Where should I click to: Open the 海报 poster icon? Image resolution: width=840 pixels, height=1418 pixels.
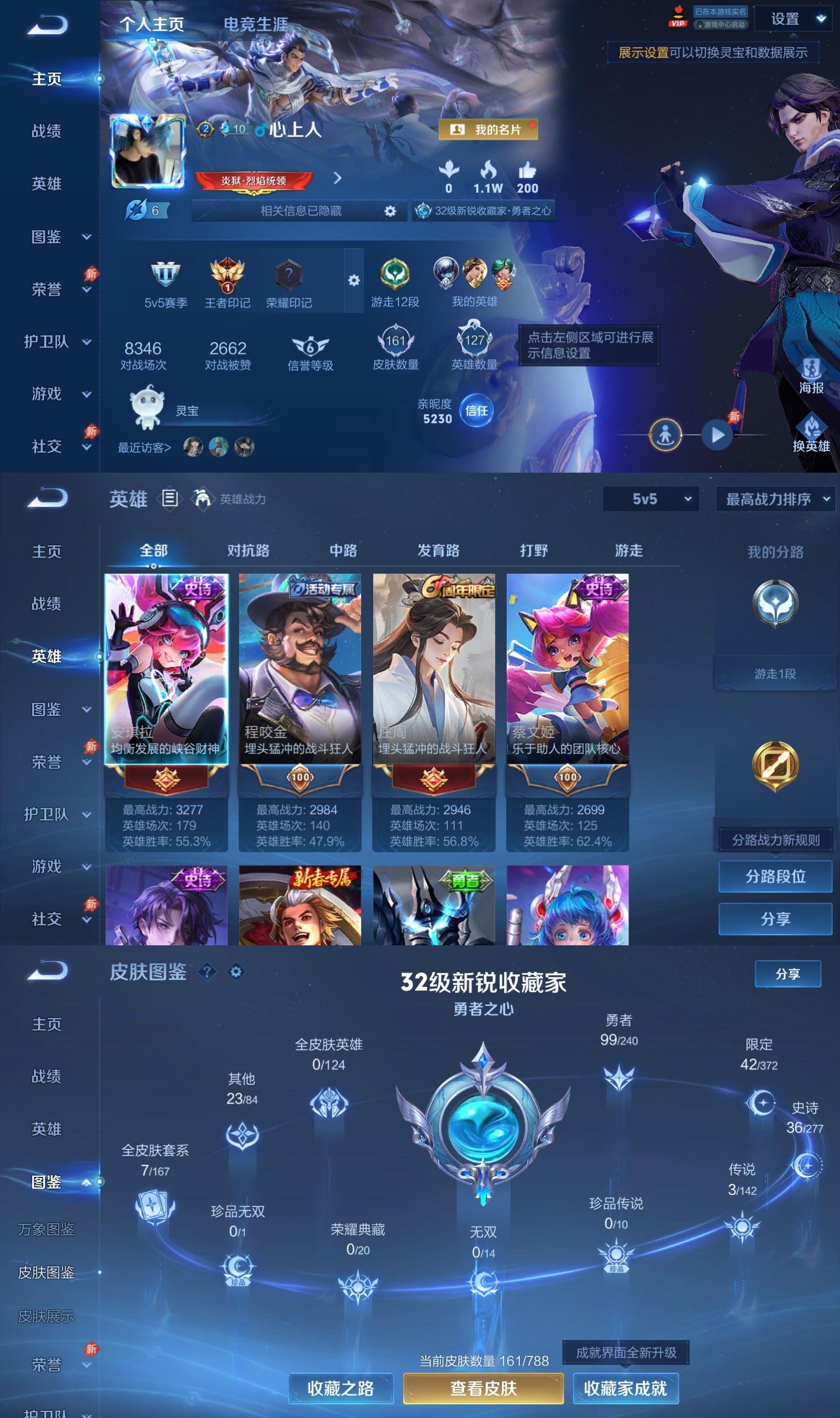pos(813,368)
